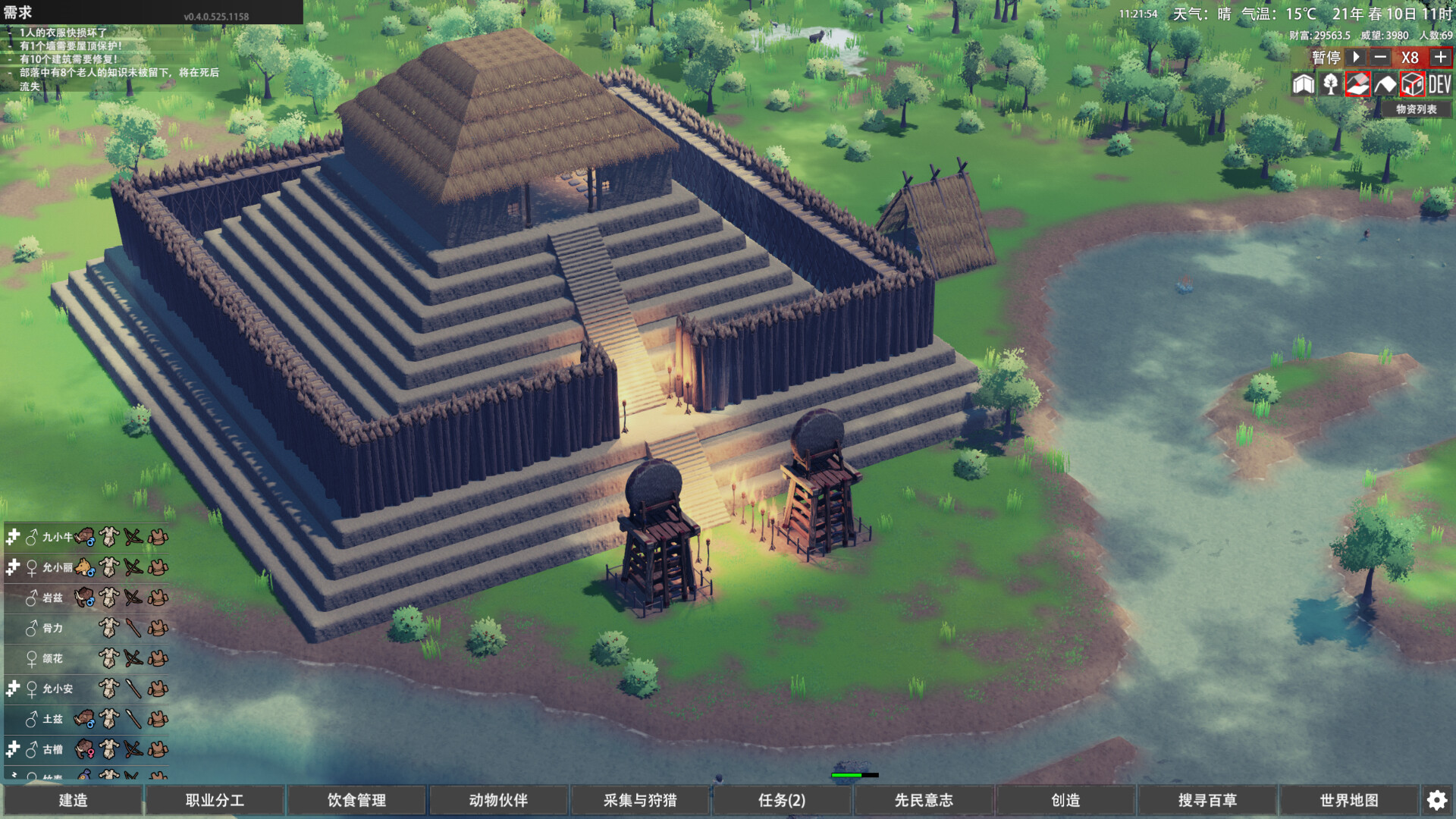The image size is (1456, 819).
Task: Open the 任务(2) tab
Action: pos(781,800)
